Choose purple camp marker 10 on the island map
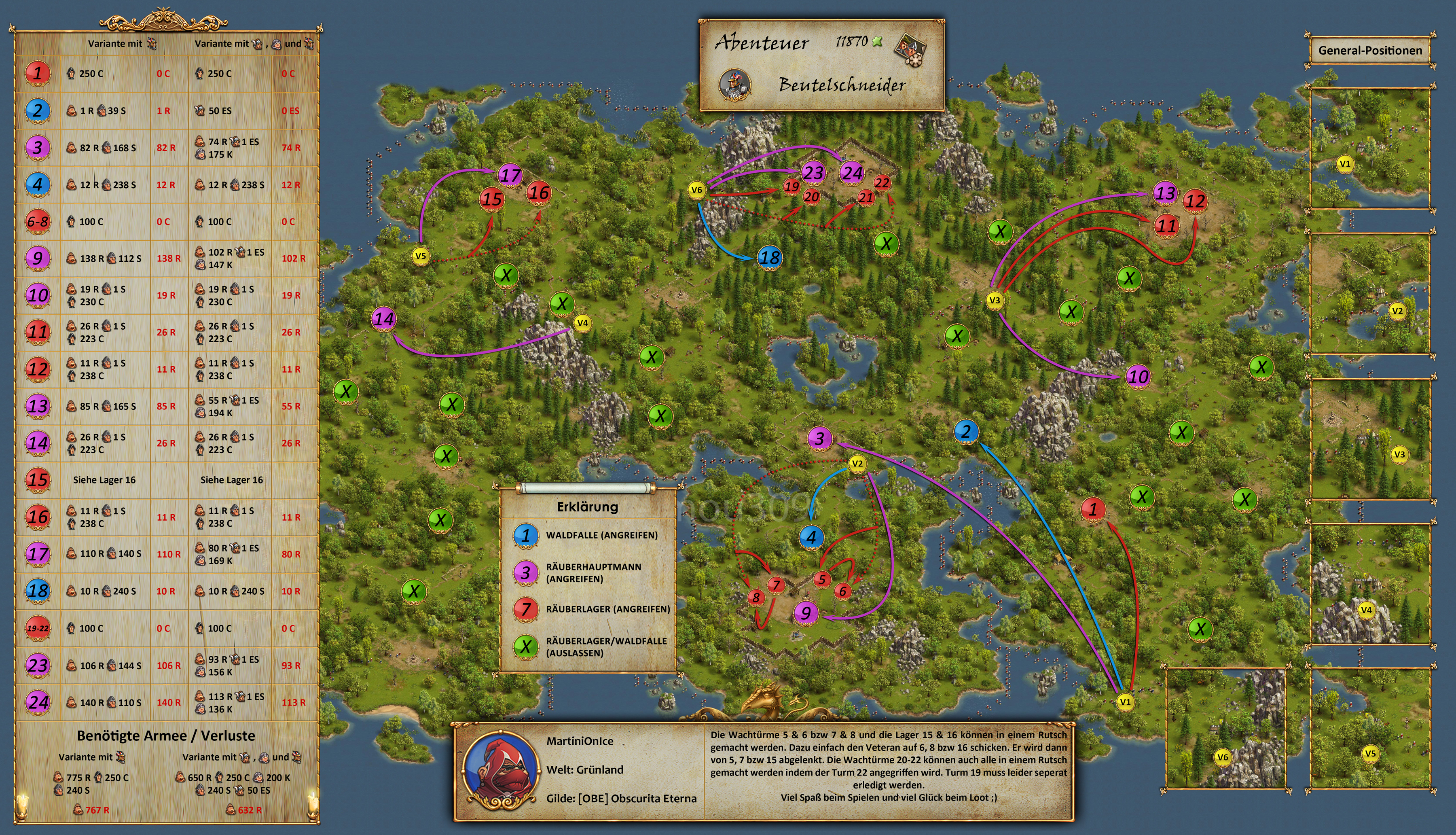 (1138, 377)
